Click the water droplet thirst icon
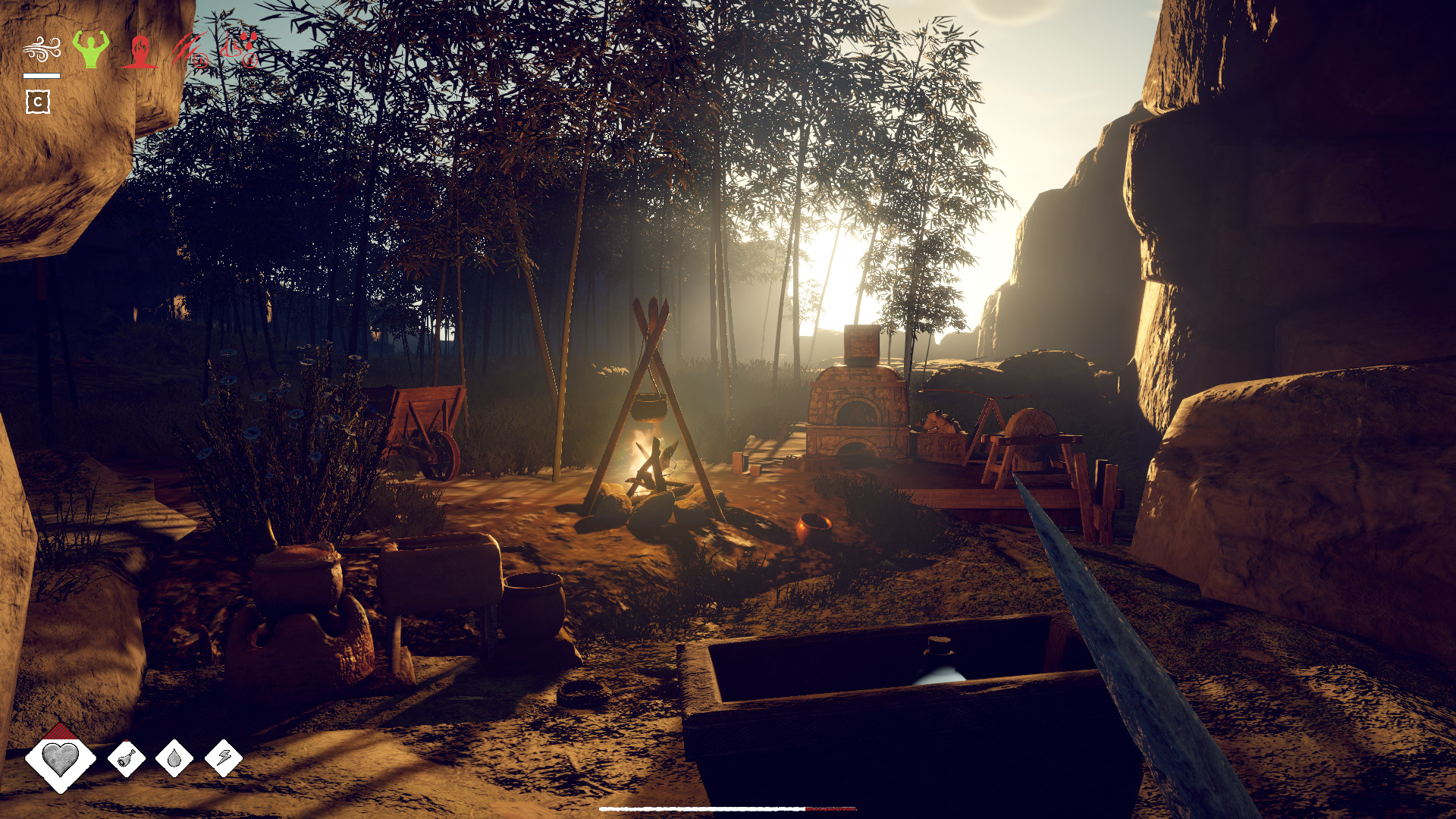The width and height of the screenshot is (1456, 819). 174,758
